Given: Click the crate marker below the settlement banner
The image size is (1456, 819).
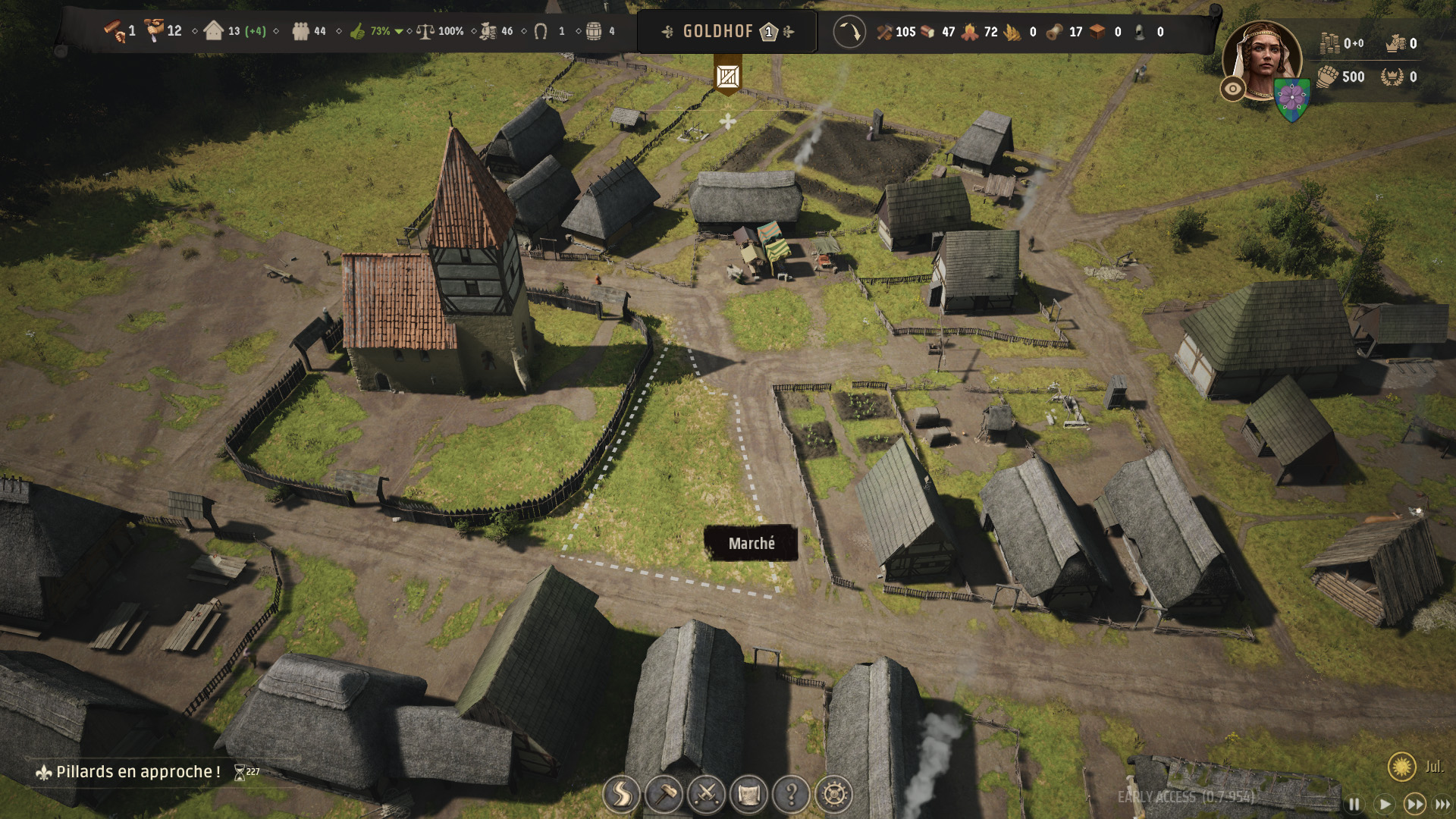Looking at the screenshot, I should point(728,77).
